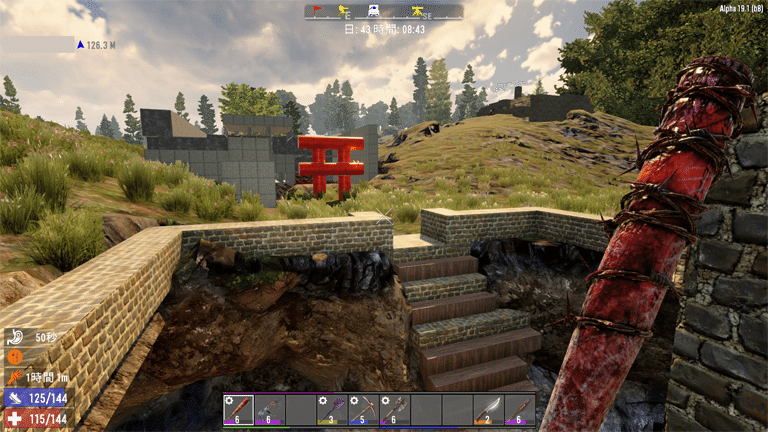Select the barbed wire club hotbar slot
The width and height of the screenshot is (768, 432).
point(239,408)
